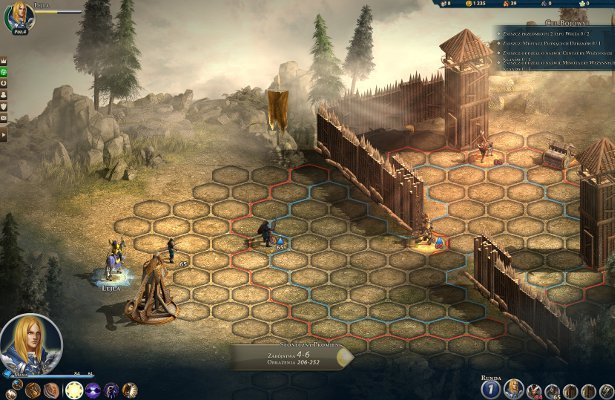Open the battle objectives tracker panel
The image size is (615, 400).
[x=553, y=44]
